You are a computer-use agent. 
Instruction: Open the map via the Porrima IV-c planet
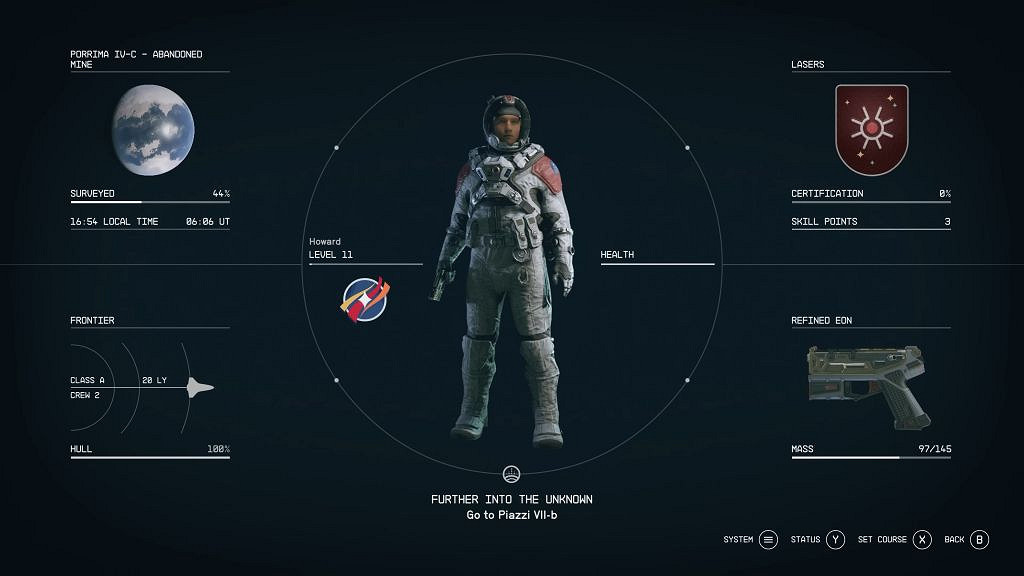tap(153, 130)
